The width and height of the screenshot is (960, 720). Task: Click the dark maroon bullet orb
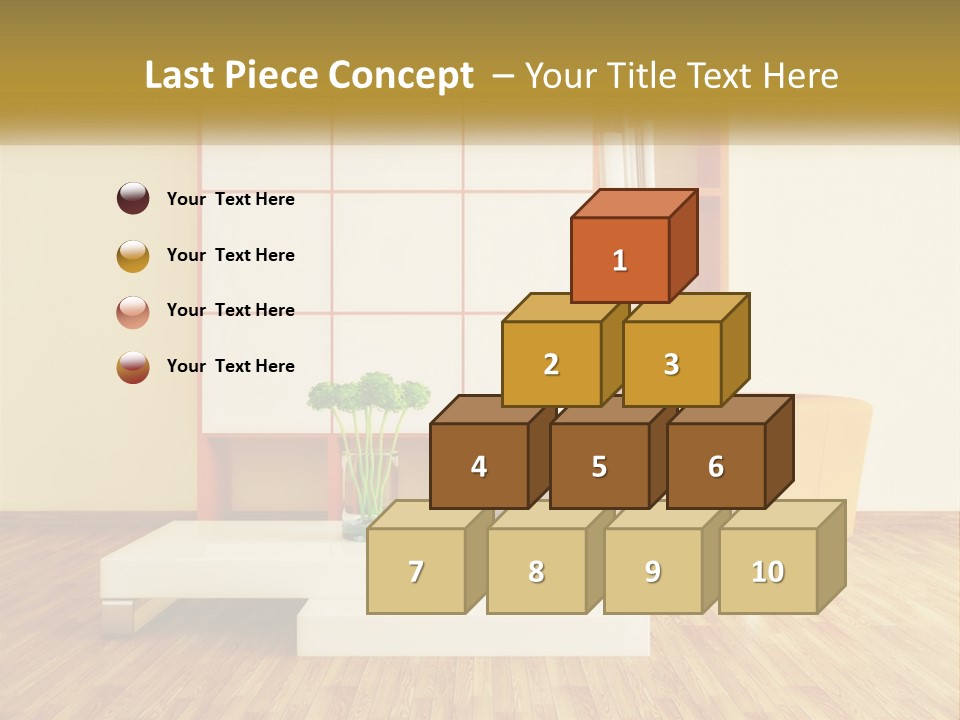(133, 199)
